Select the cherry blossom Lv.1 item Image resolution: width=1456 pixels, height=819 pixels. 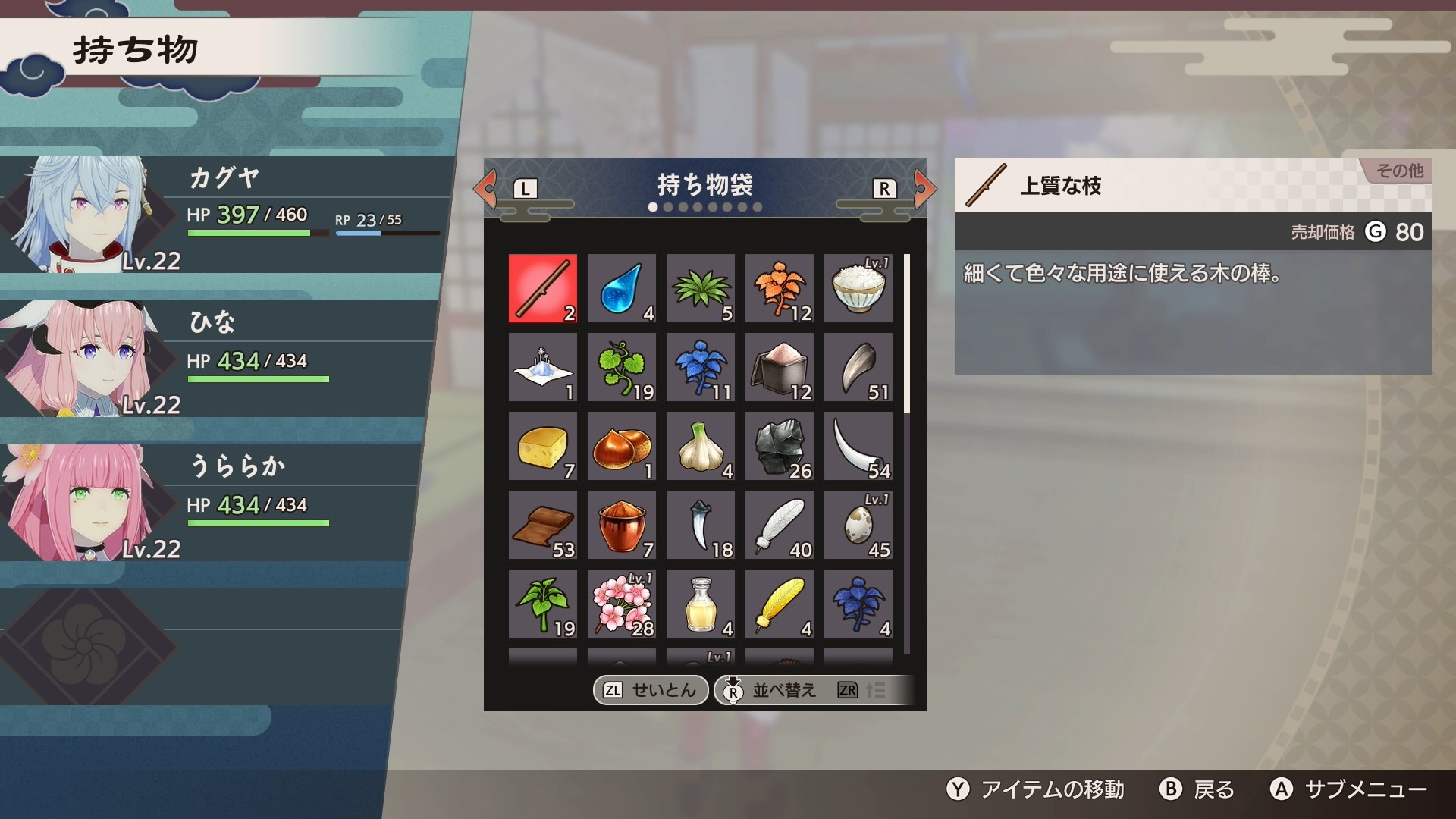pyautogui.click(x=621, y=604)
